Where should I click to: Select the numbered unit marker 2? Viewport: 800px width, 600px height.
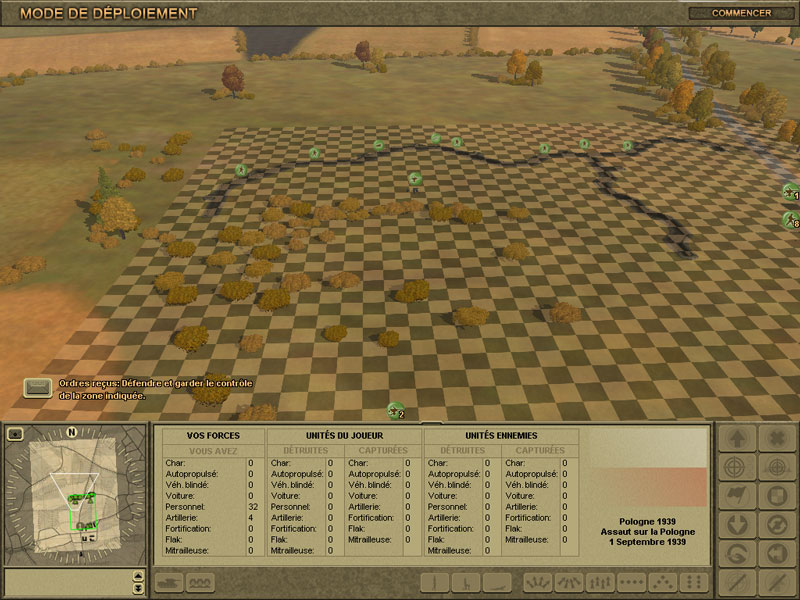click(396, 411)
